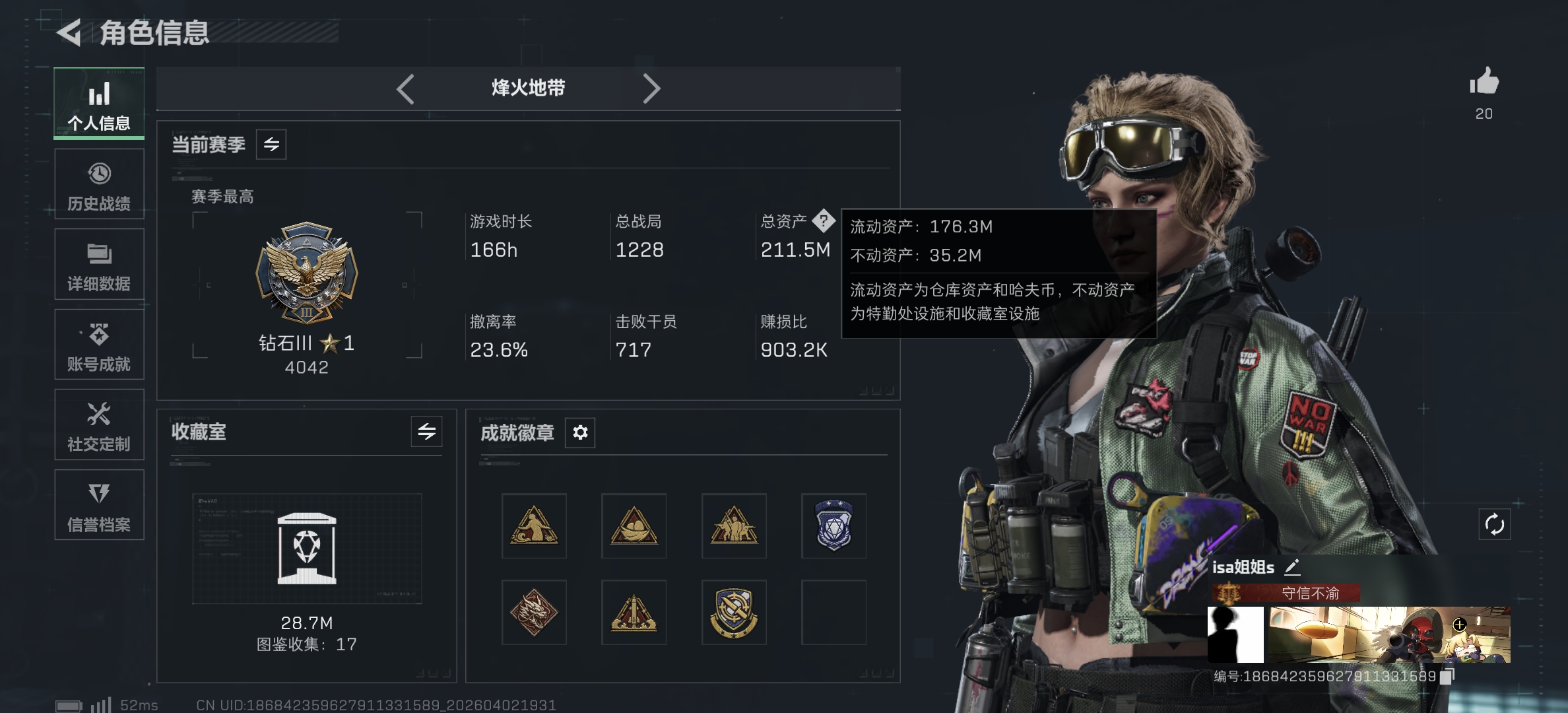
Task: Switch to the previous season with the left arrow
Action: (x=405, y=88)
